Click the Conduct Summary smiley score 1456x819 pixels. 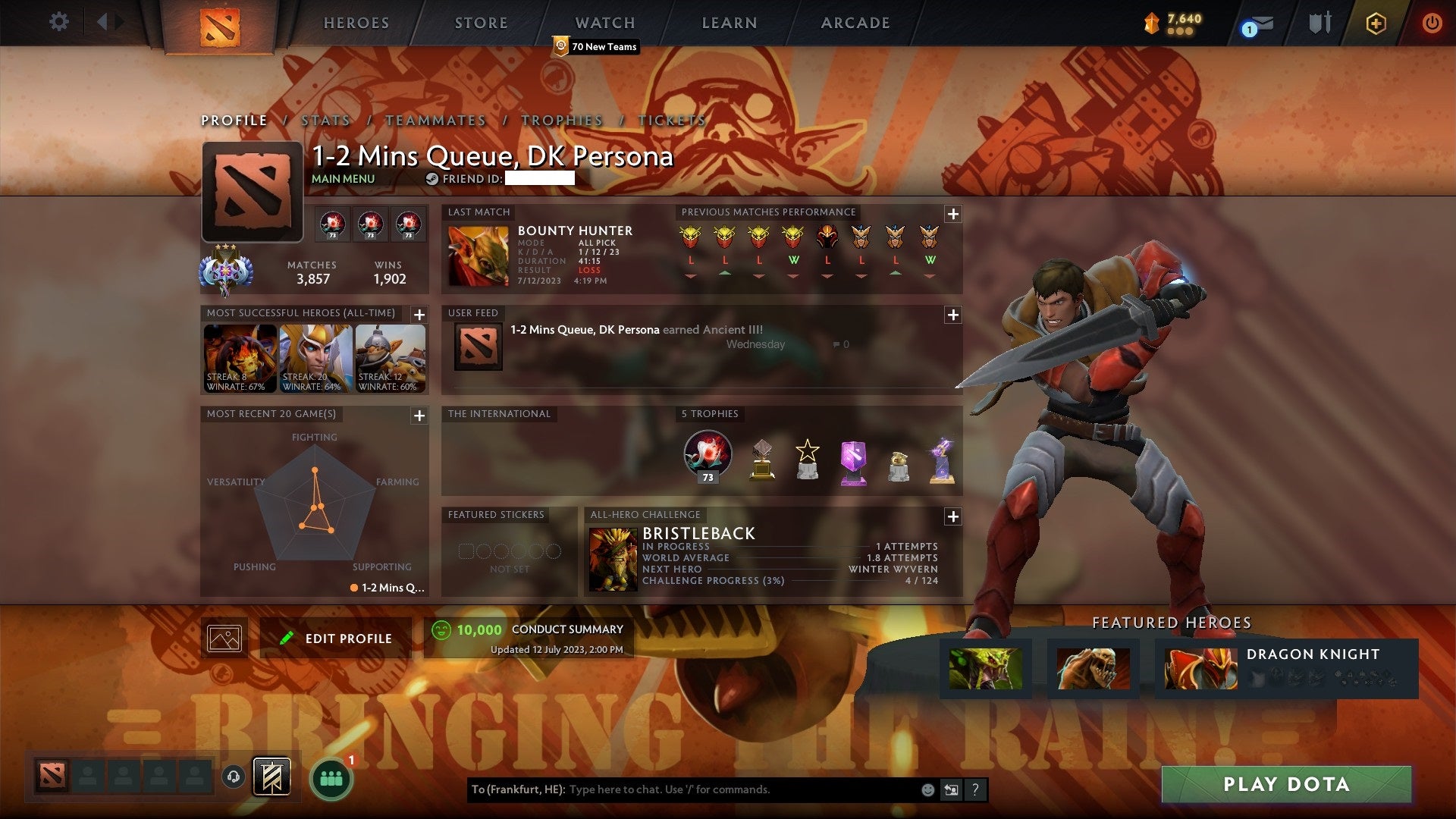pos(444,629)
